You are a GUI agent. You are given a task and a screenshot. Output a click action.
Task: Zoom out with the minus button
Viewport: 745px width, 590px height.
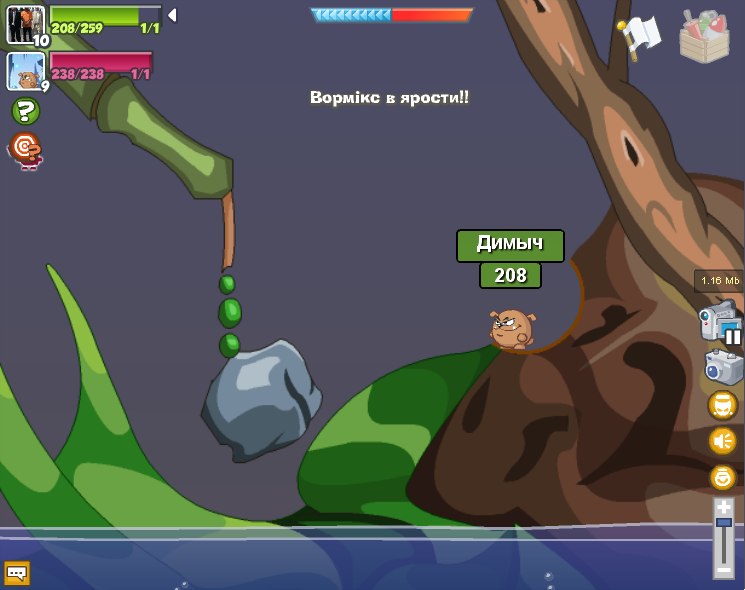click(x=723, y=570)
